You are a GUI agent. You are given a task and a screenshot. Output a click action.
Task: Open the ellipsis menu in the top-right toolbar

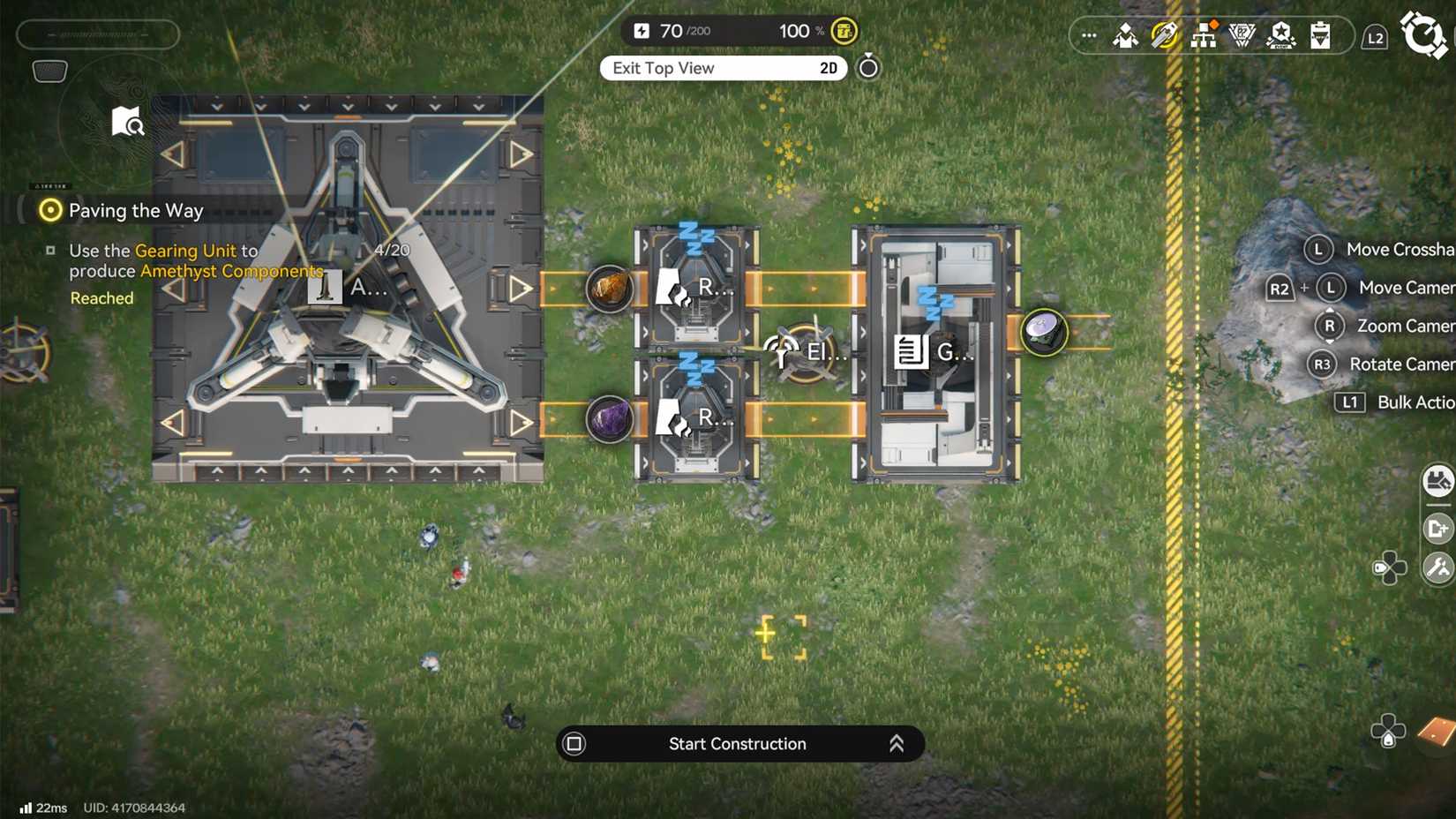(1088, 35)
